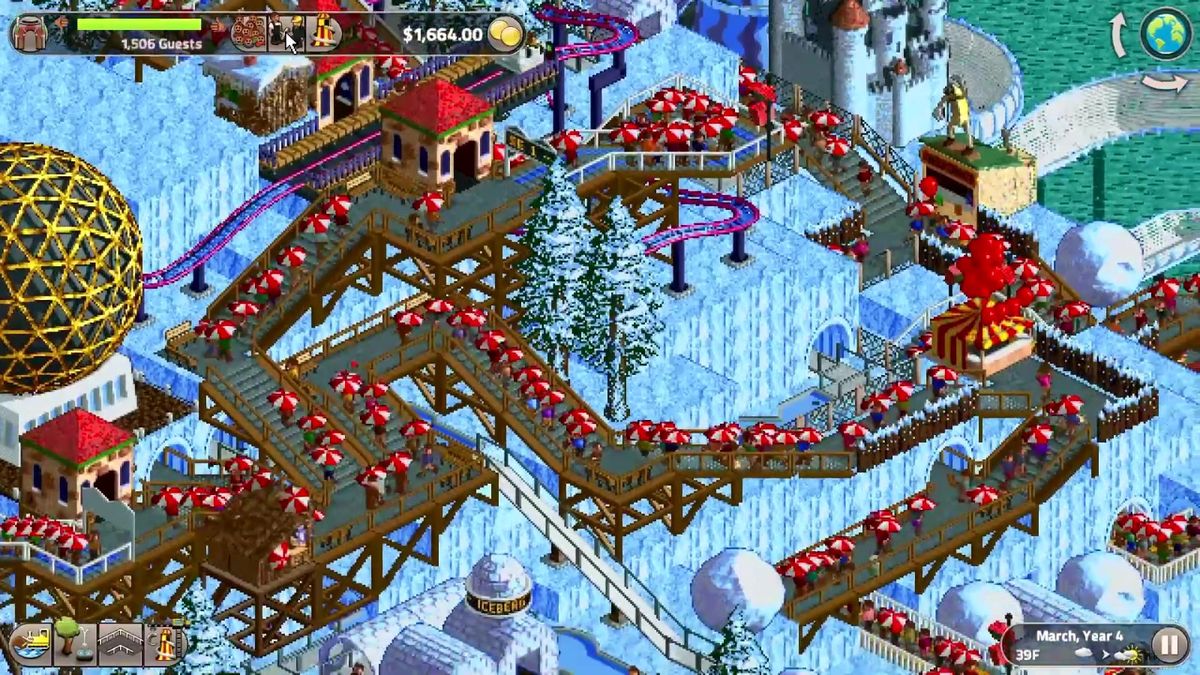
Task: Open finances via the gold coins icon
Action: (507, 35)
